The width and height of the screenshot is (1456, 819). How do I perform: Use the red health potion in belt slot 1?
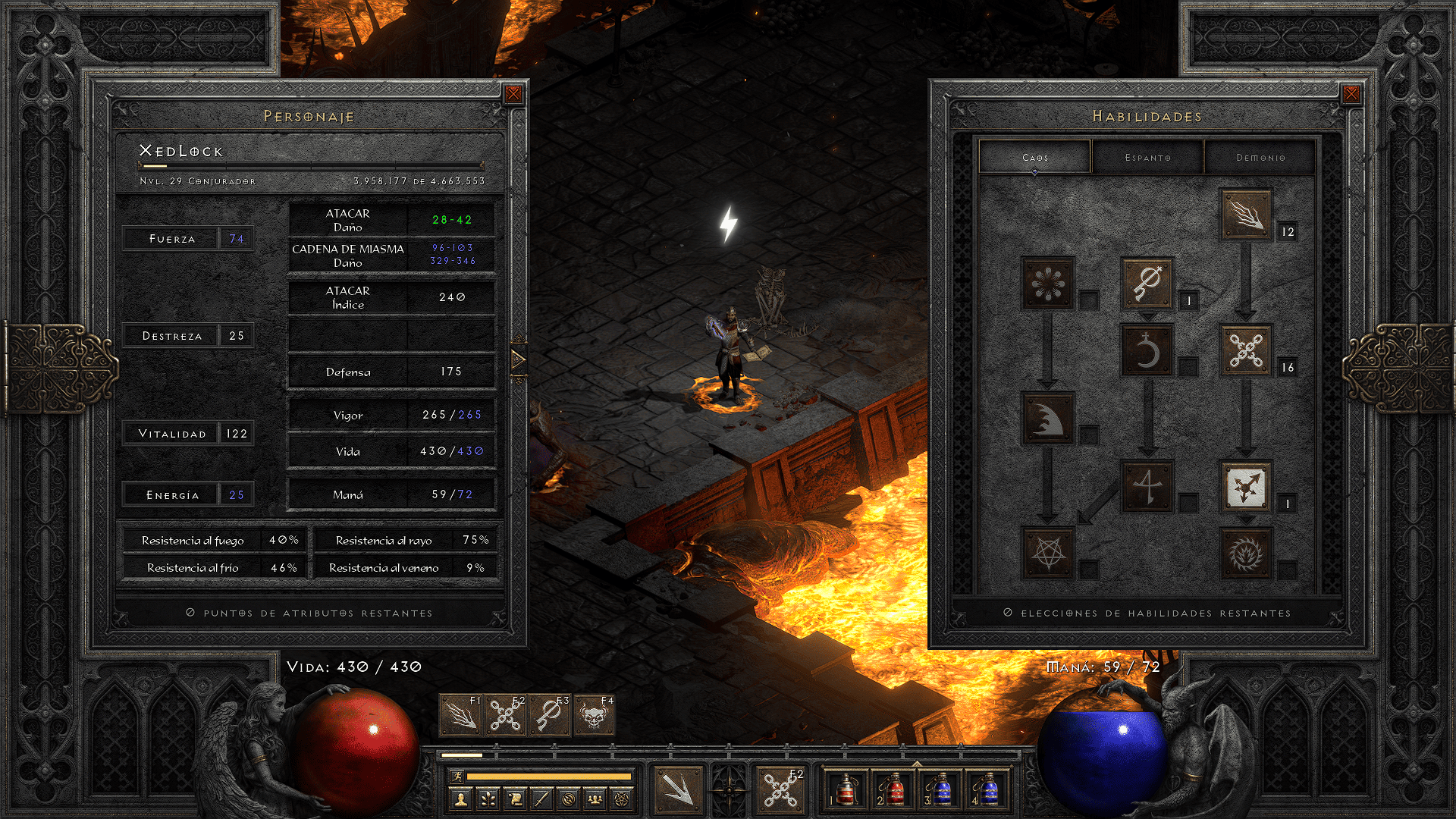point(845,789)
